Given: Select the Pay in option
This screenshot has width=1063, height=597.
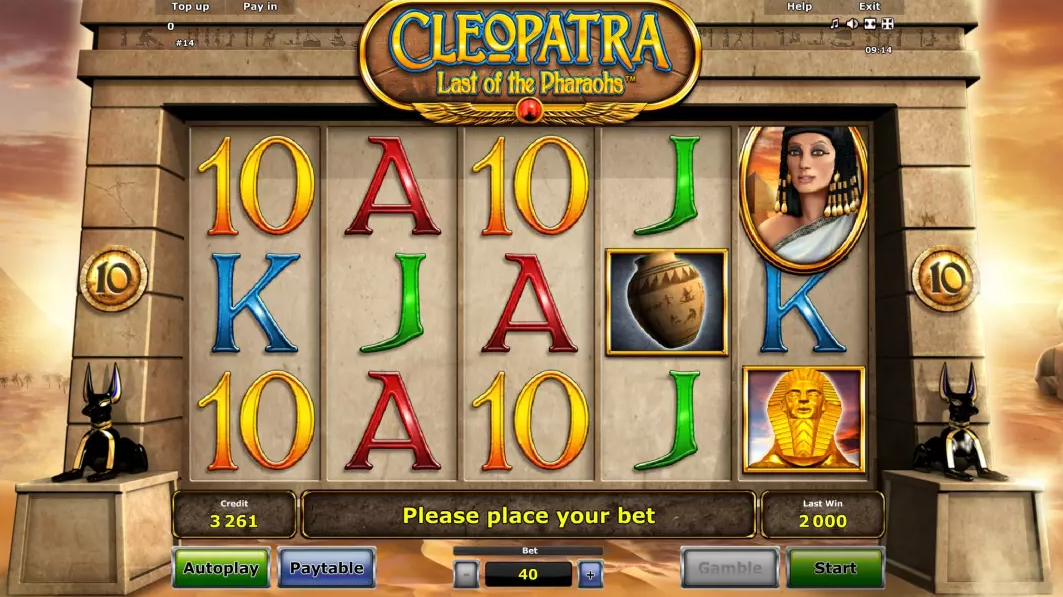Looking at the screenshot, I should [x=260, y=7].
